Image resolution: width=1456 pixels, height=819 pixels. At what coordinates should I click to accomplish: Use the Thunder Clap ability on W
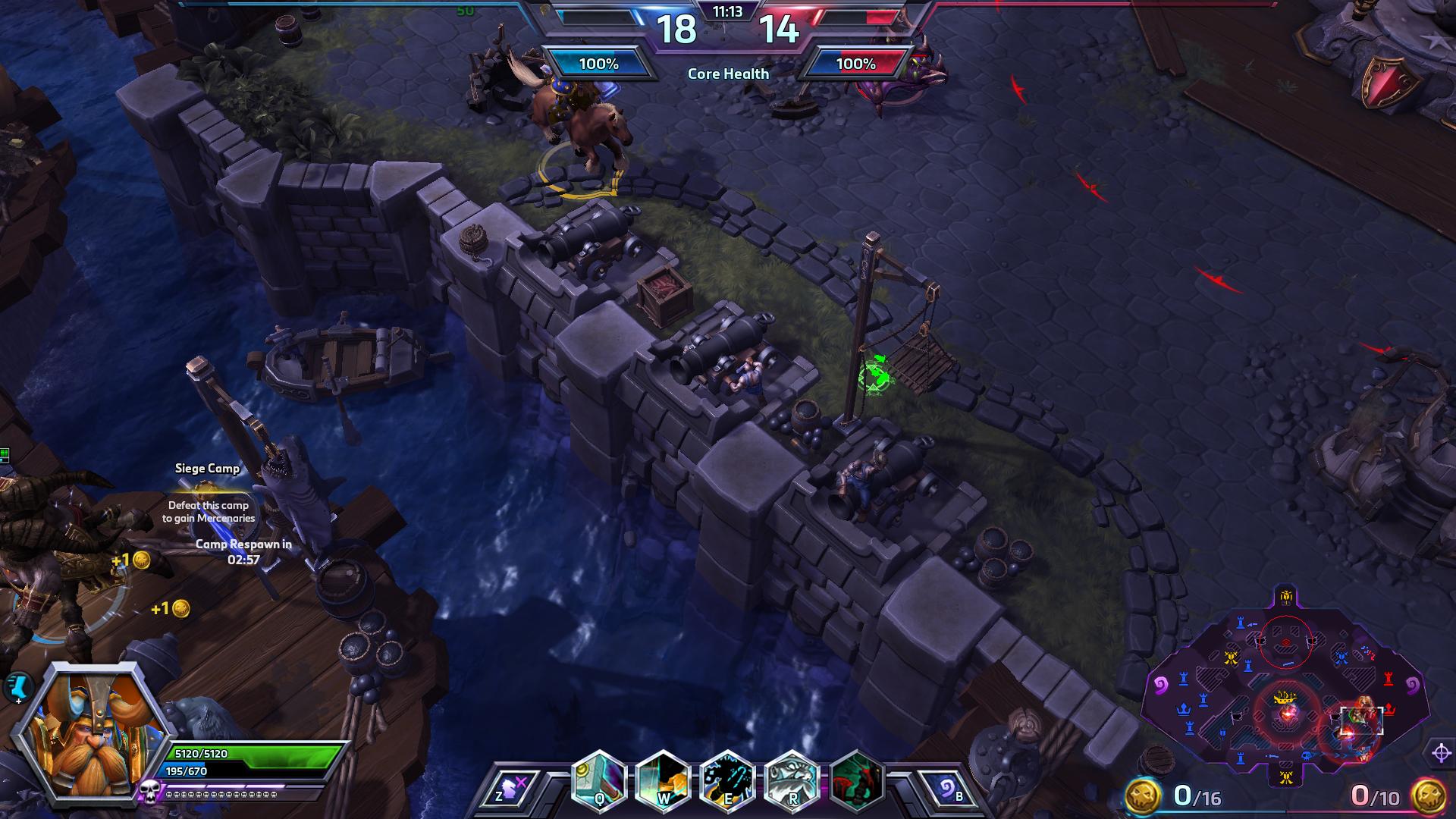pos(663,781)
